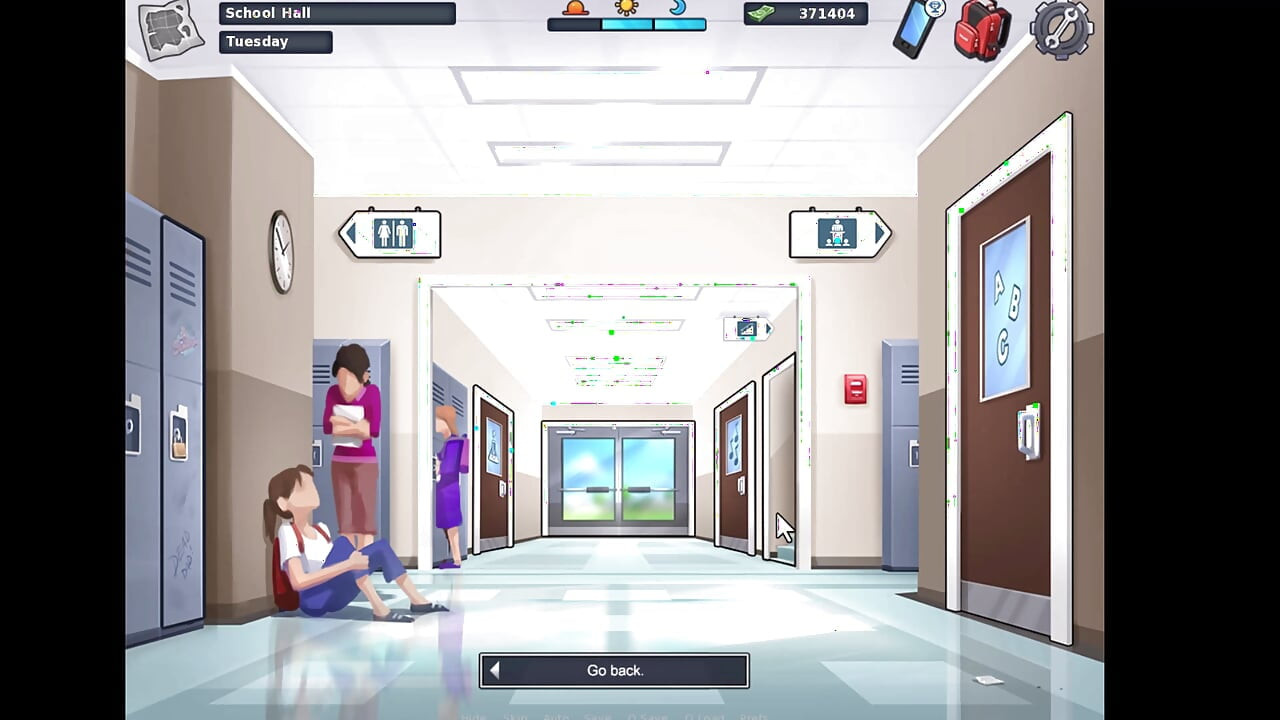Click the Go back button
The image size is (1280, 720).
(x=613, y=670)
